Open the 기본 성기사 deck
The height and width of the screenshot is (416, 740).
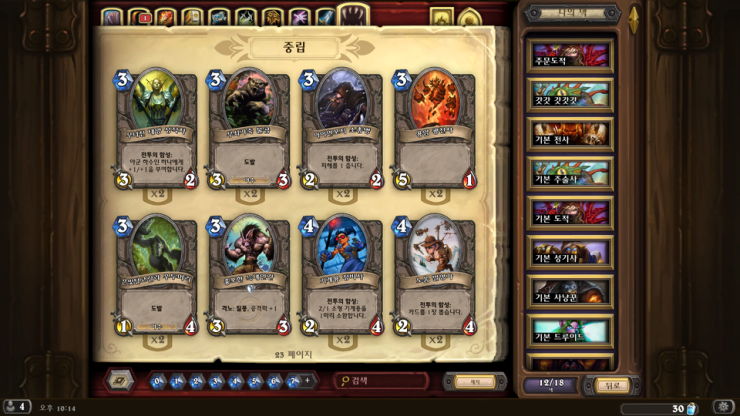571,254
